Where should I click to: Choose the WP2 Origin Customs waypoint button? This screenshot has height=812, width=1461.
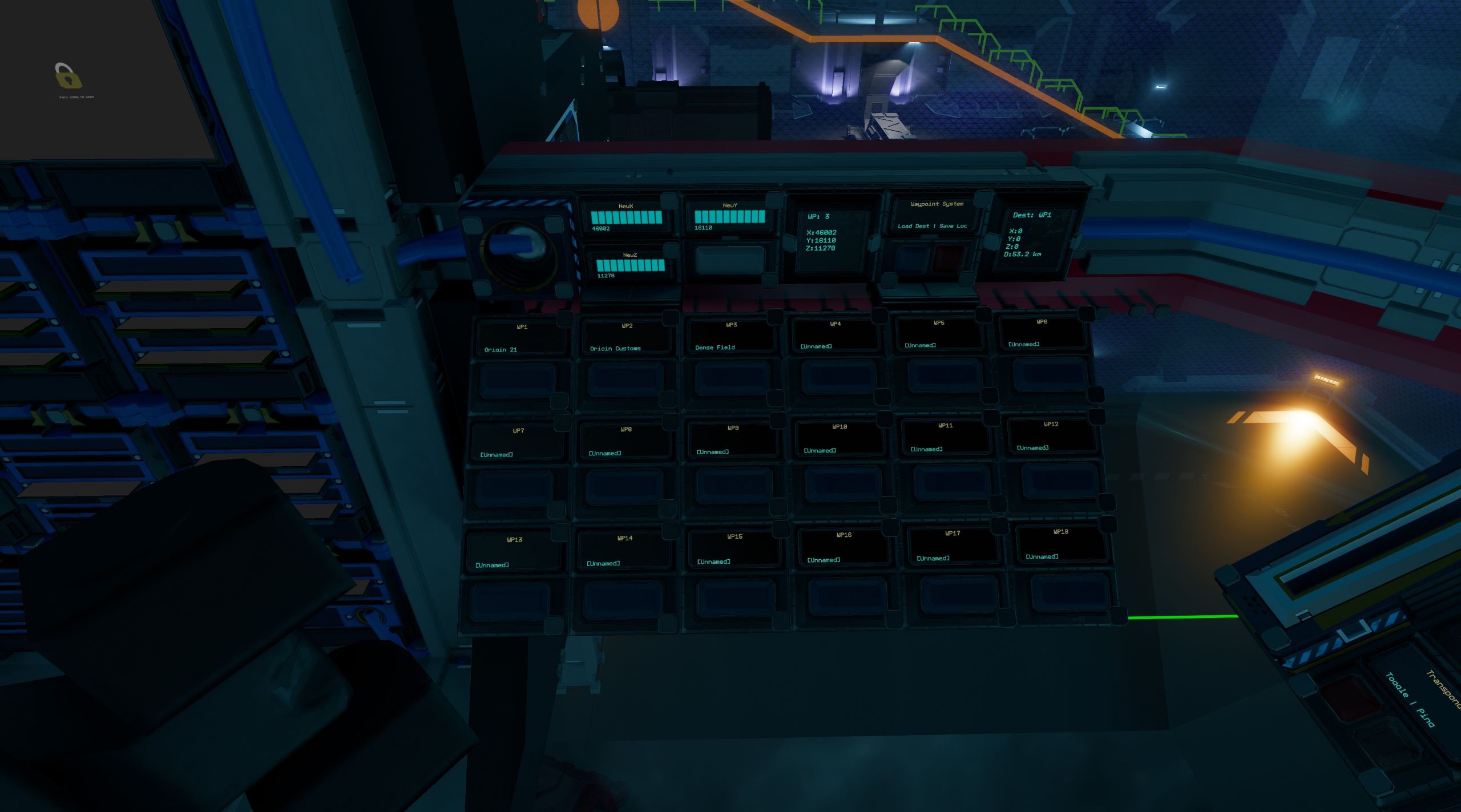625,380
